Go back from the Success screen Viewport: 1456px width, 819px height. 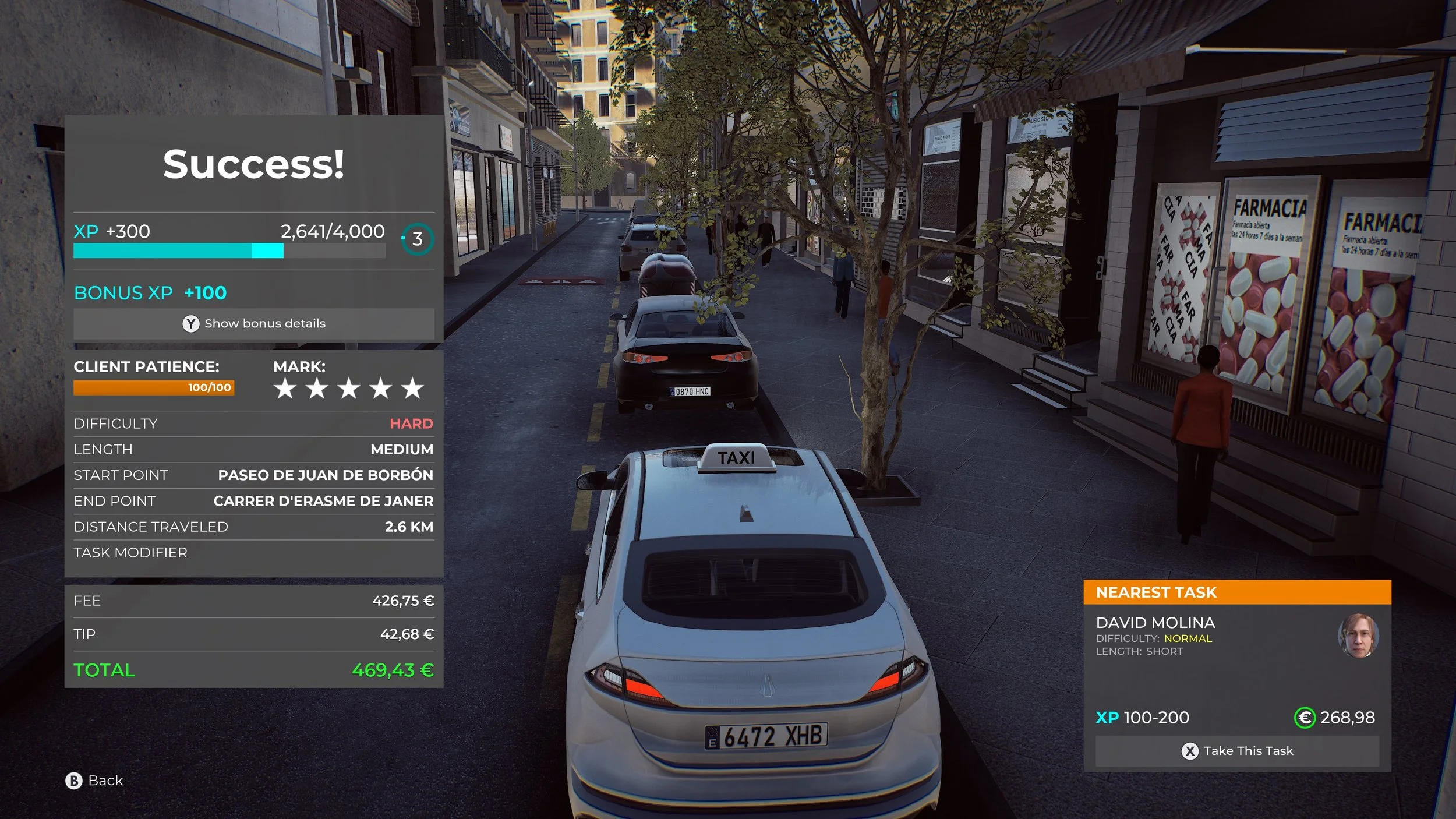click(x=94, y=781)
